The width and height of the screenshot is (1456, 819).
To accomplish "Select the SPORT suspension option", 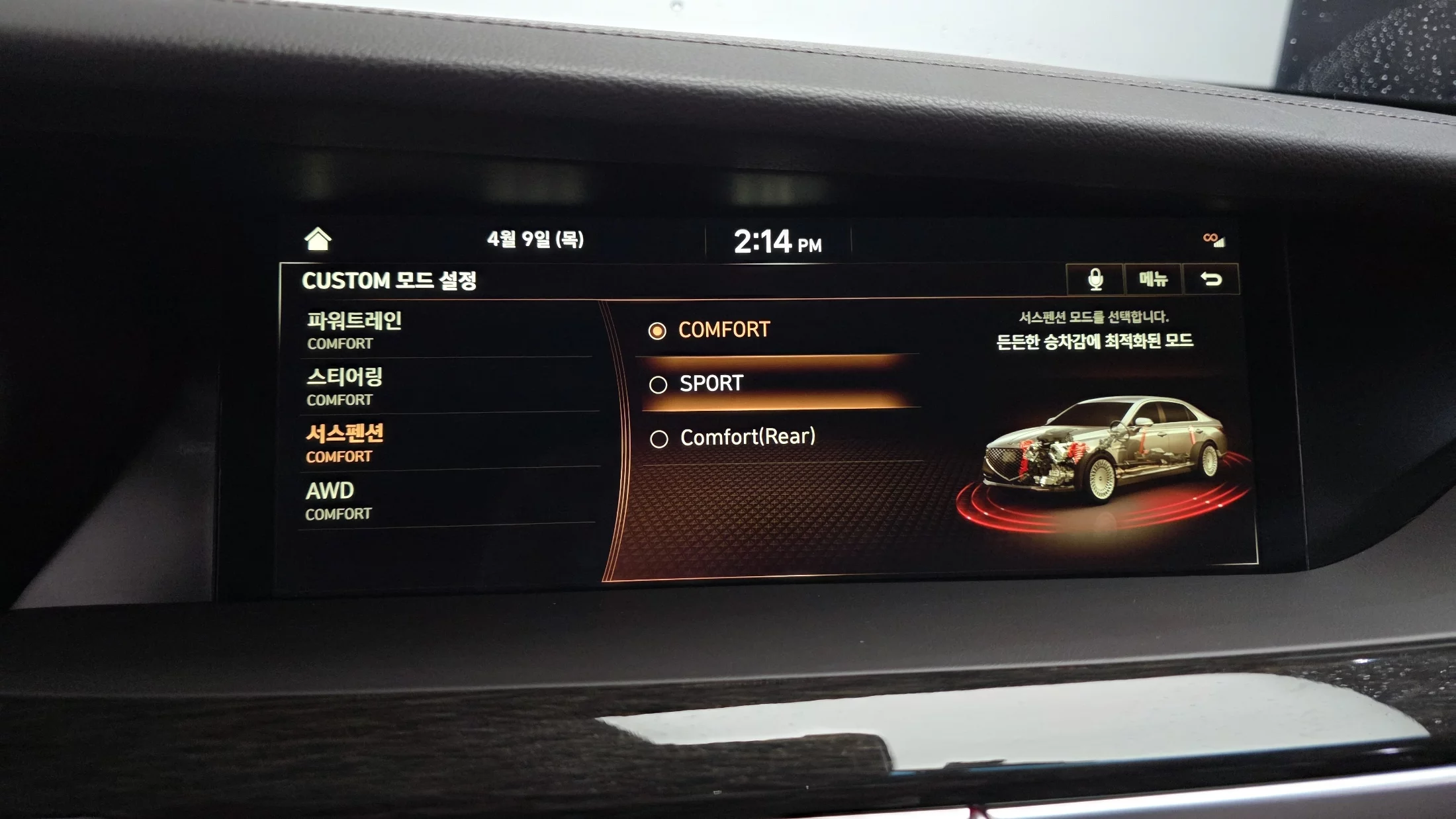I will pyautogui.click(x=711, y=384).
